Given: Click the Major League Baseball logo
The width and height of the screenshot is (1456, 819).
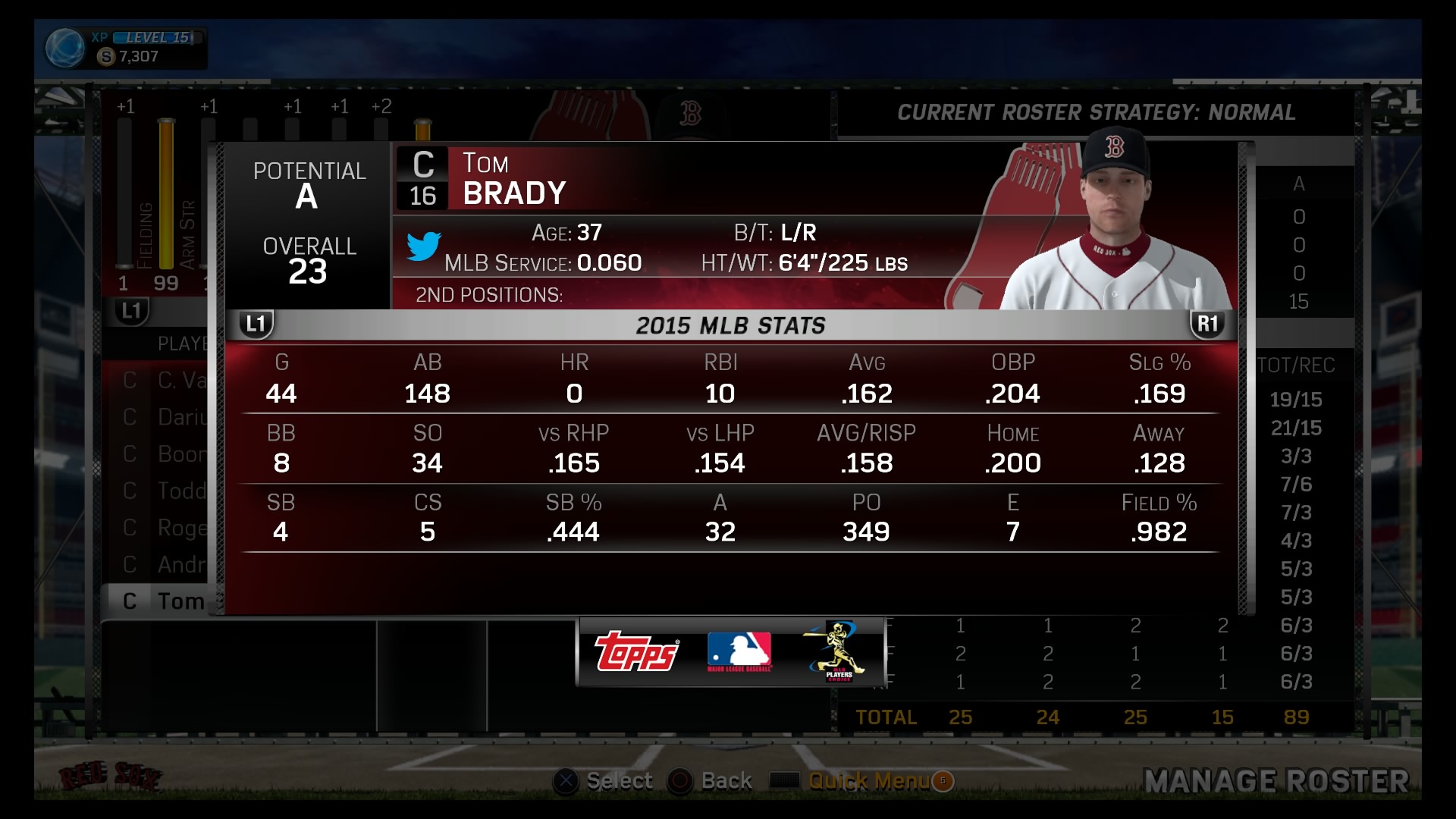Looking at the screenshot, I should coord(739,652).
